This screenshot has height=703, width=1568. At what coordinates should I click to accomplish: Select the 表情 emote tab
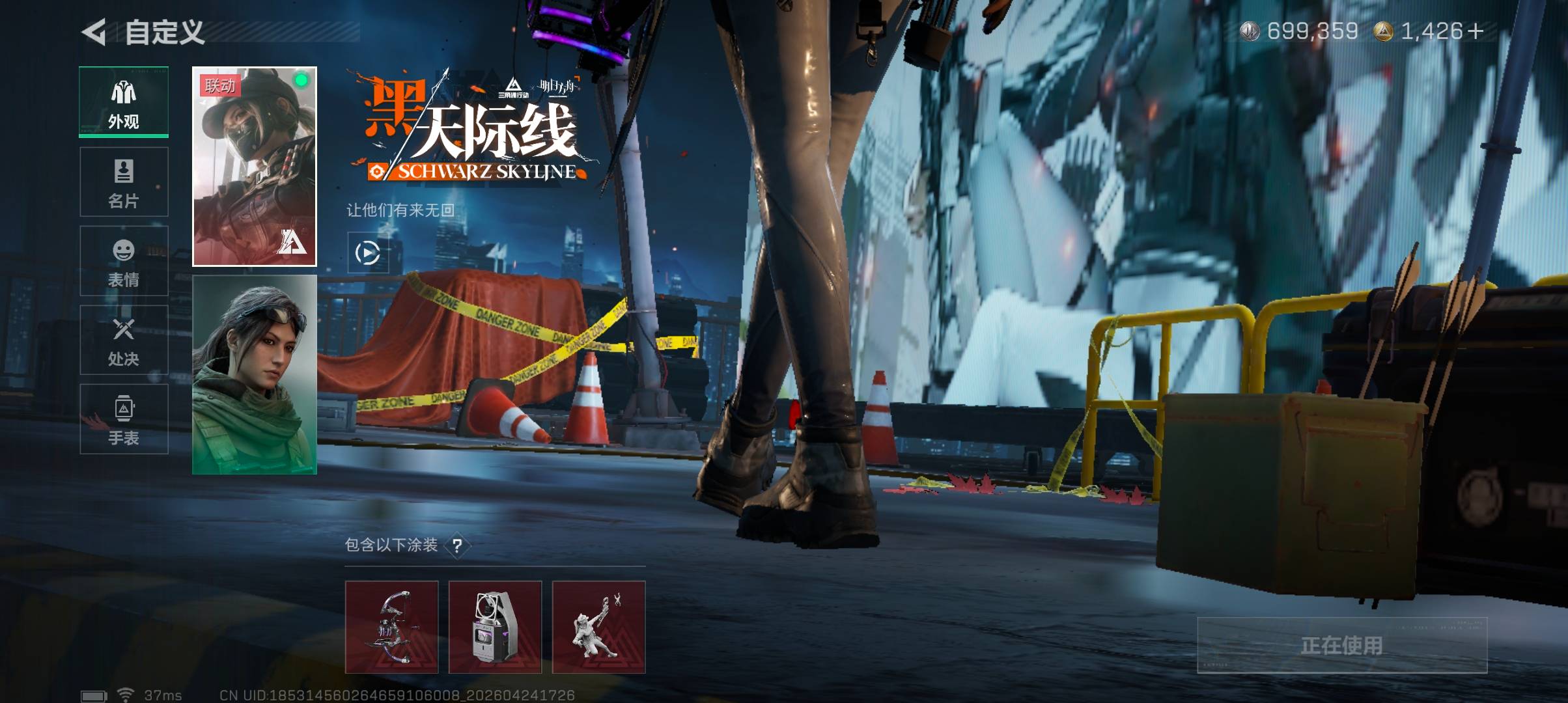click(124, 261)
